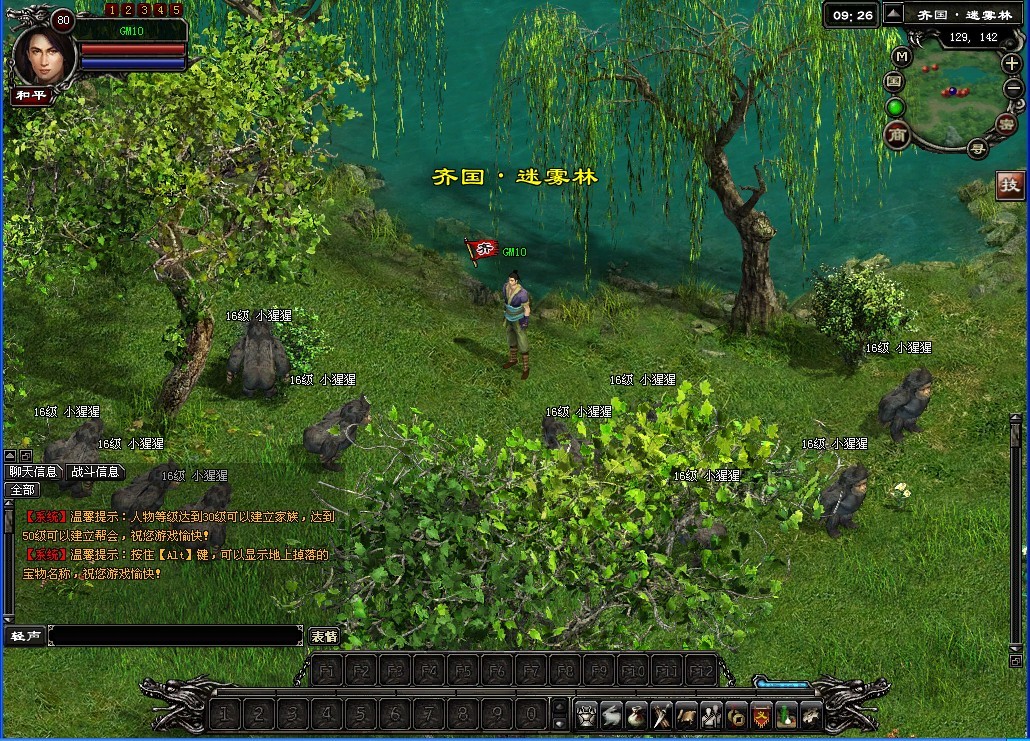Switch to the 聊天信息 chat tab

33,472
